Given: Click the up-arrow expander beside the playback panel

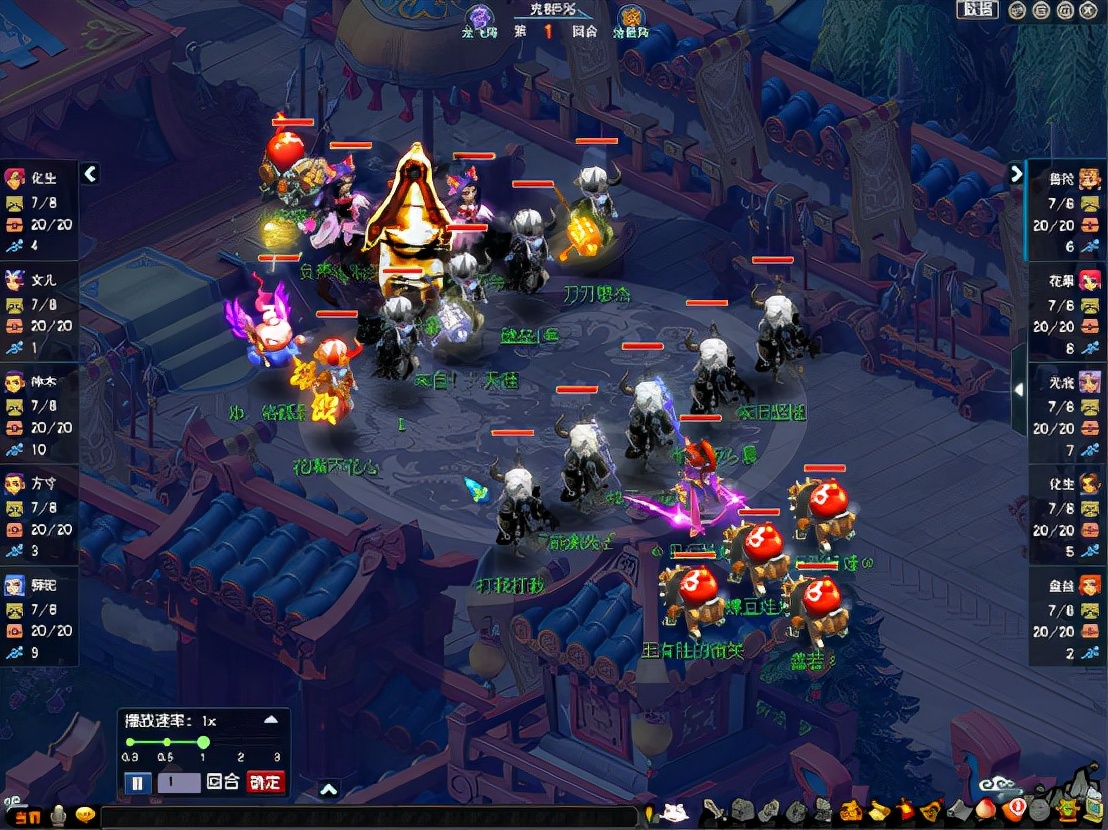Looking at the screenshot, I should click(328, 790).
